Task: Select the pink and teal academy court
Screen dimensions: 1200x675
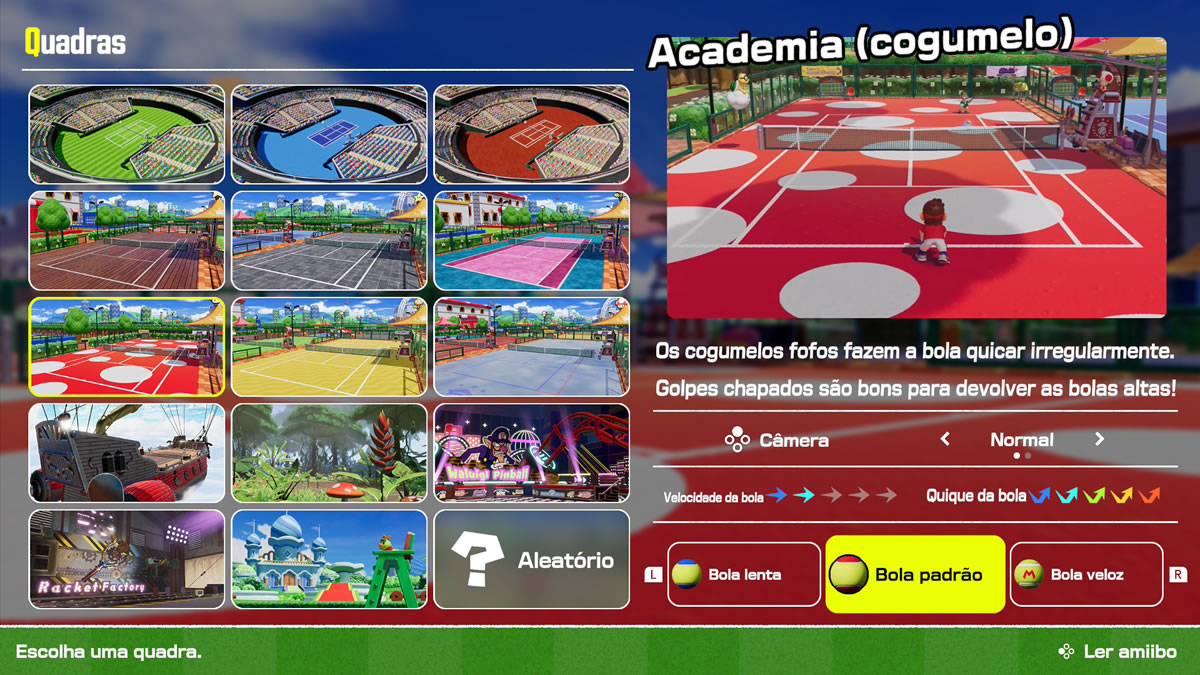Action: [531, 241]
